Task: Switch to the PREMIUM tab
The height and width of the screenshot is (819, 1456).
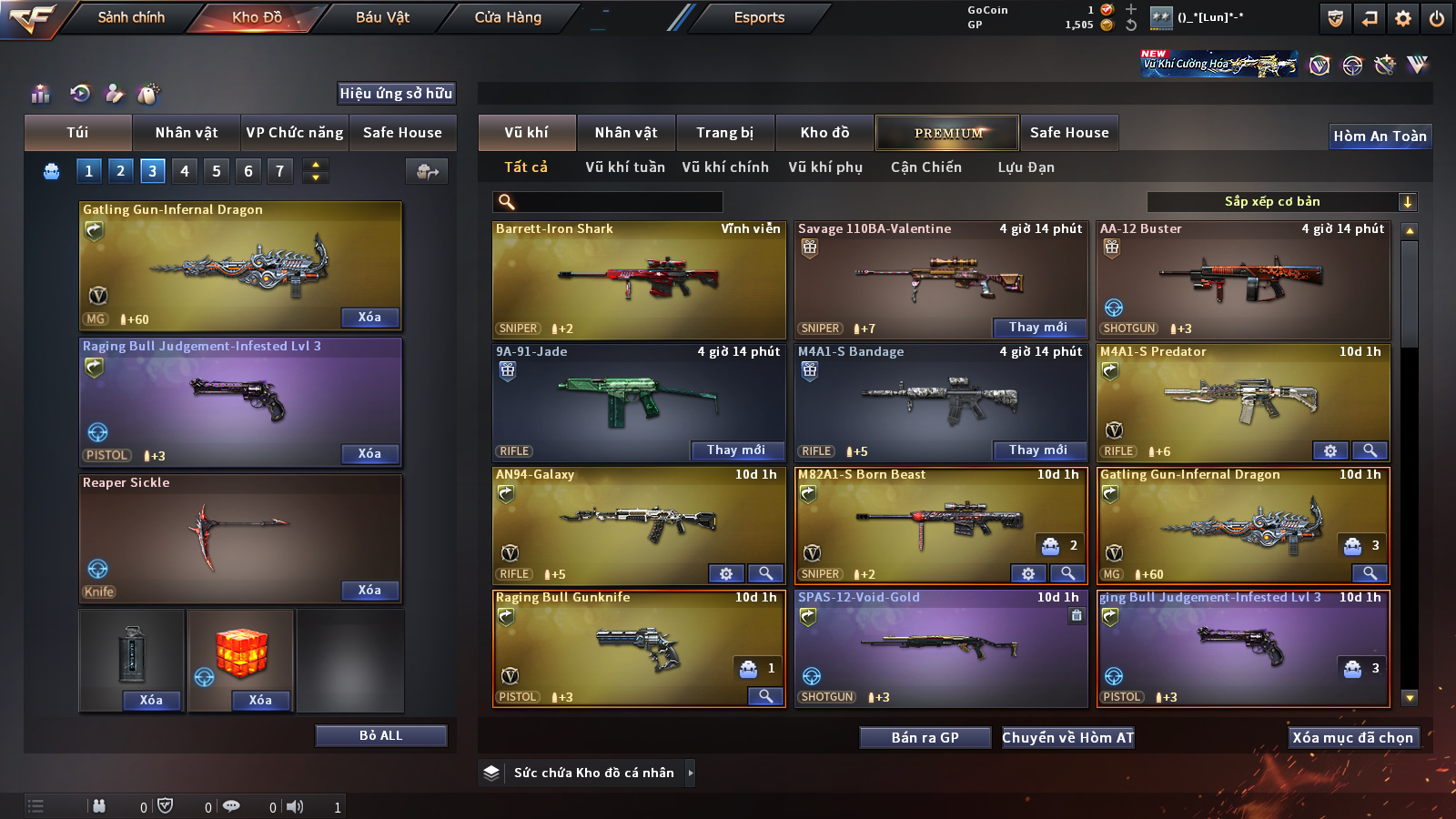Action: tap(947, 133)
